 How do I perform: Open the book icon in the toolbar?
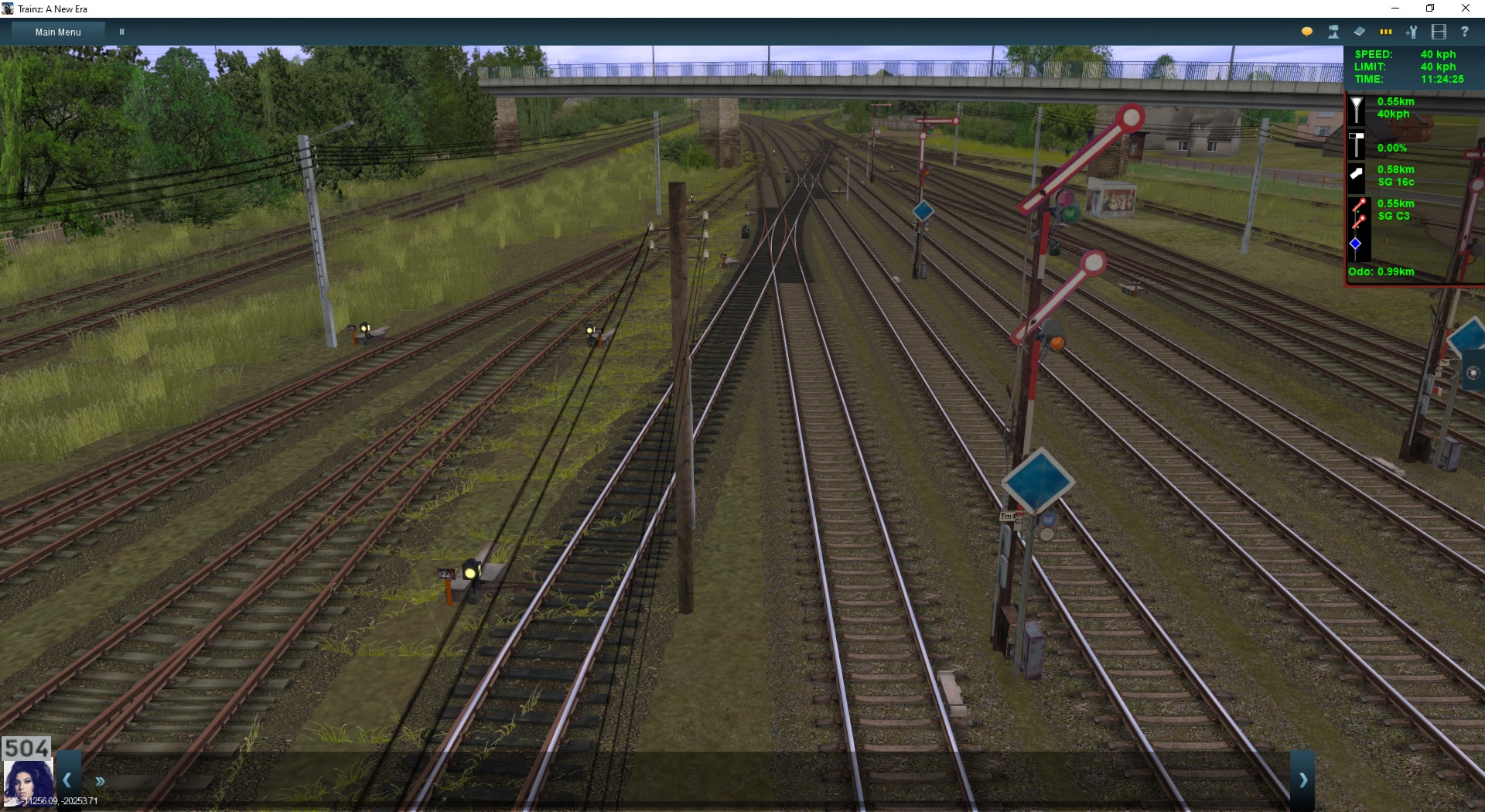[1359, 32]
